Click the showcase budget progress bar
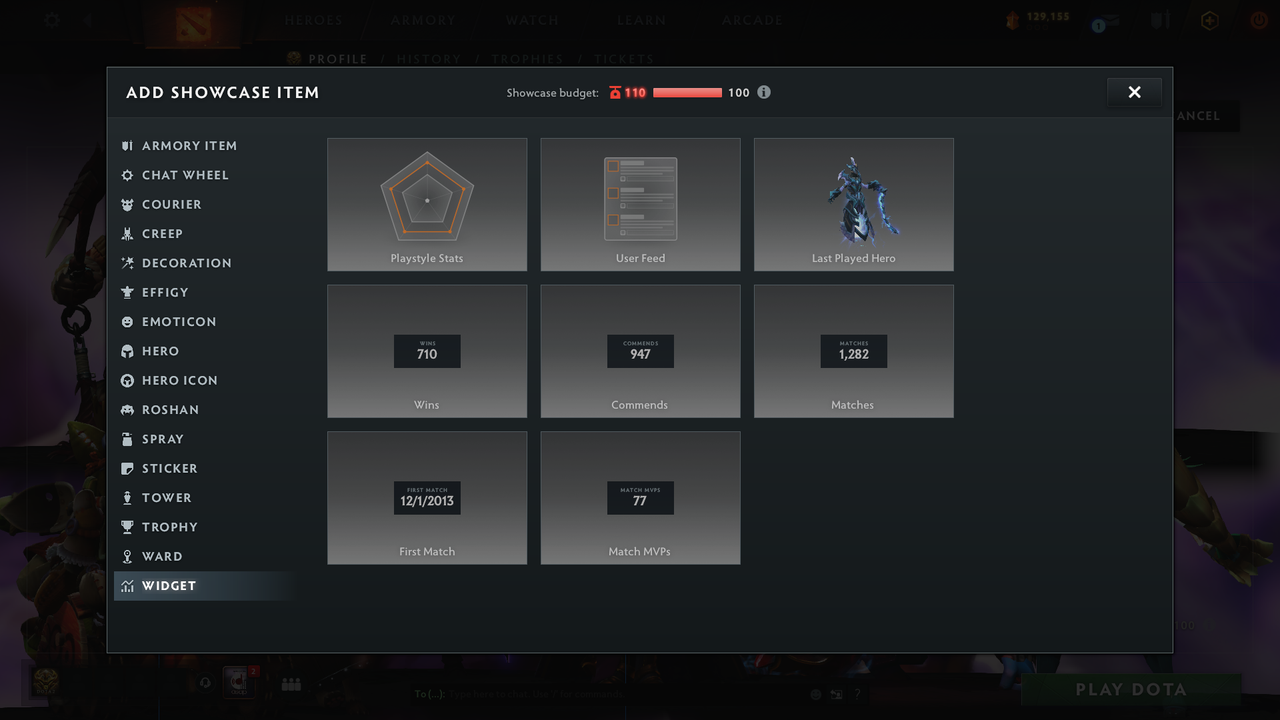The width and height of the screenshot is (1280, 720). 688,92
